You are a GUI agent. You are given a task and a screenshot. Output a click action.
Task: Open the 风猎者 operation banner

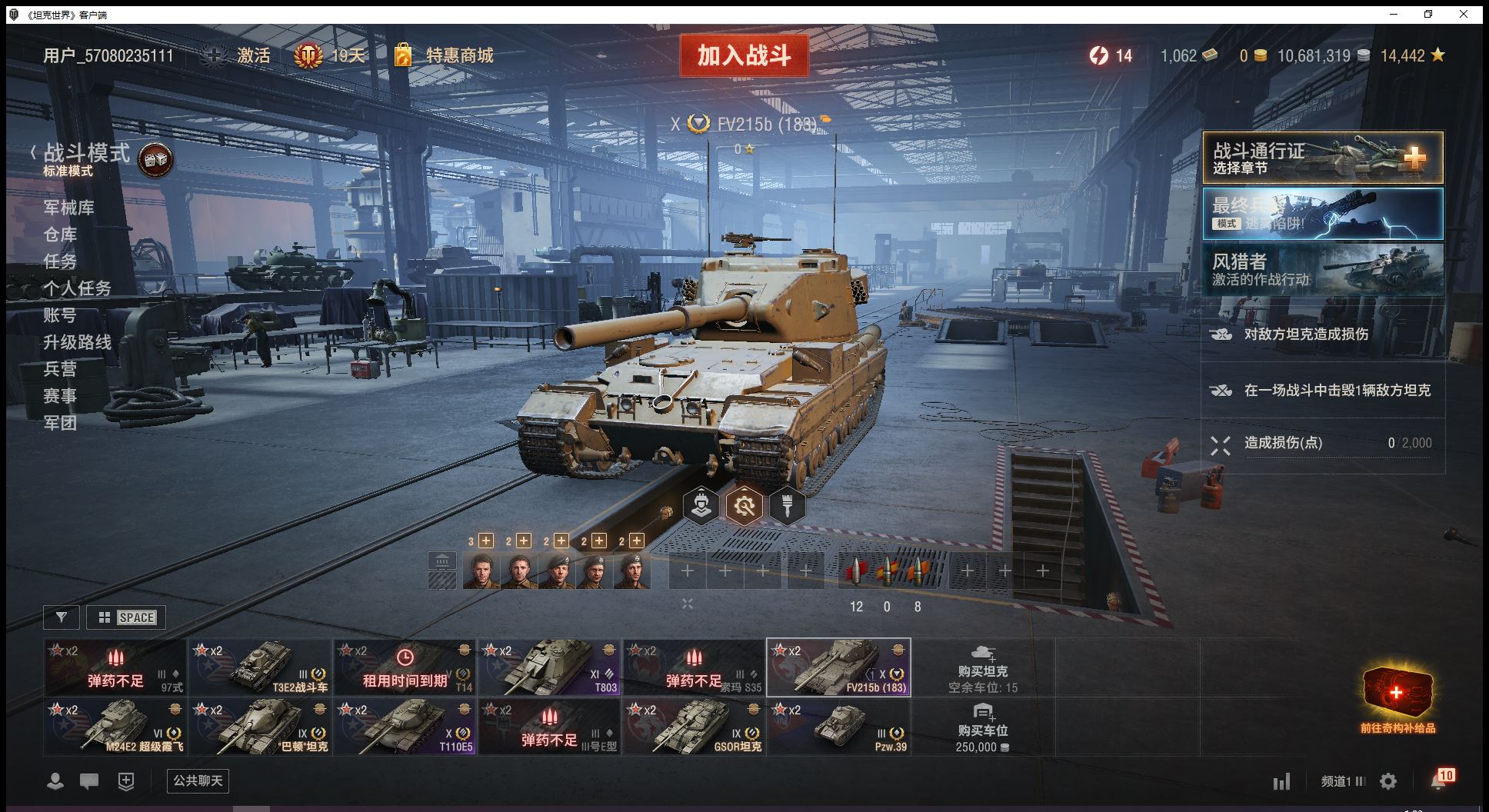pyautogui.click(x=1322, y=269)
